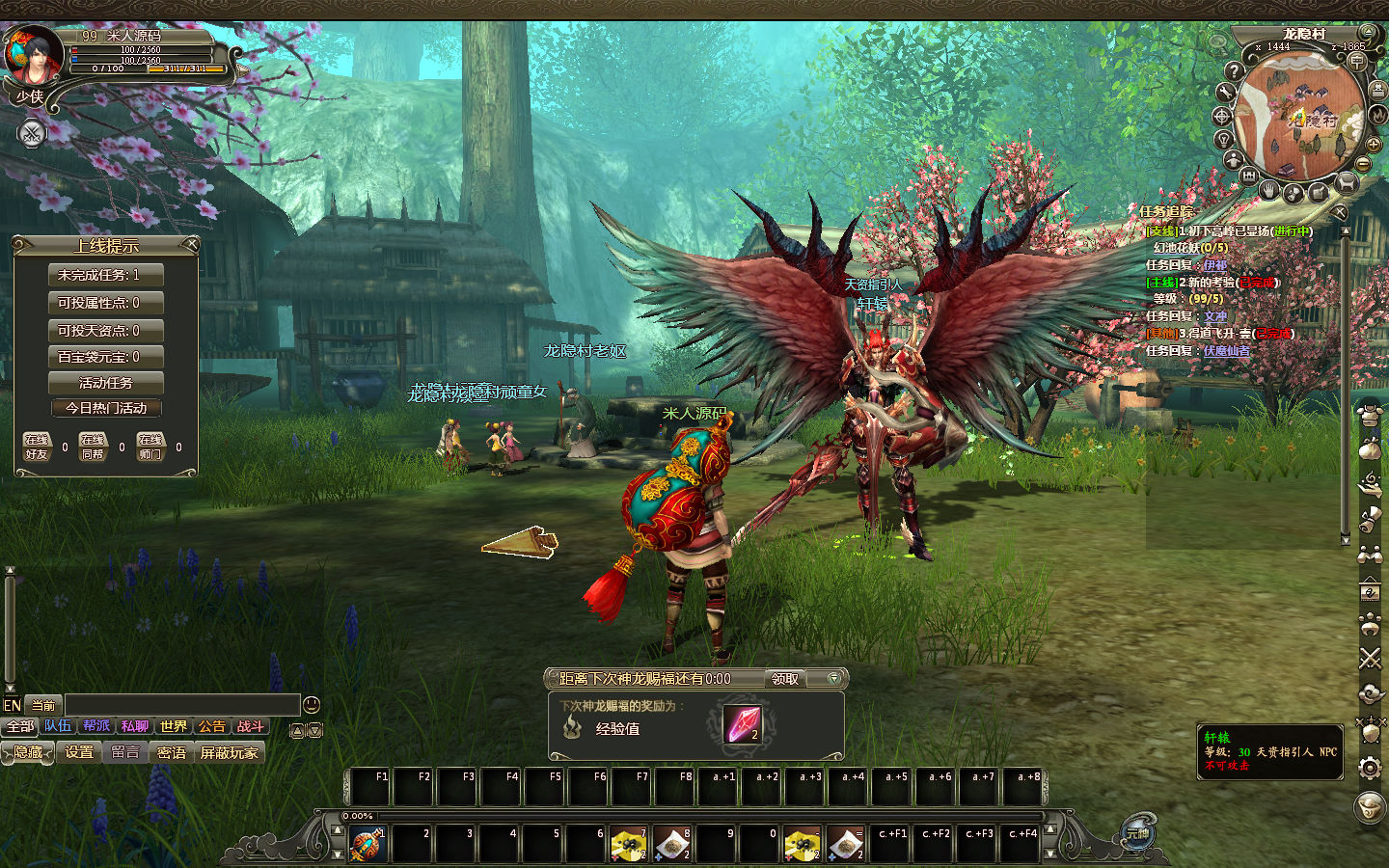Follow the 伊祁 quest NPC link
This screenshot has height=868, width=1389.
pos(1215,264)
